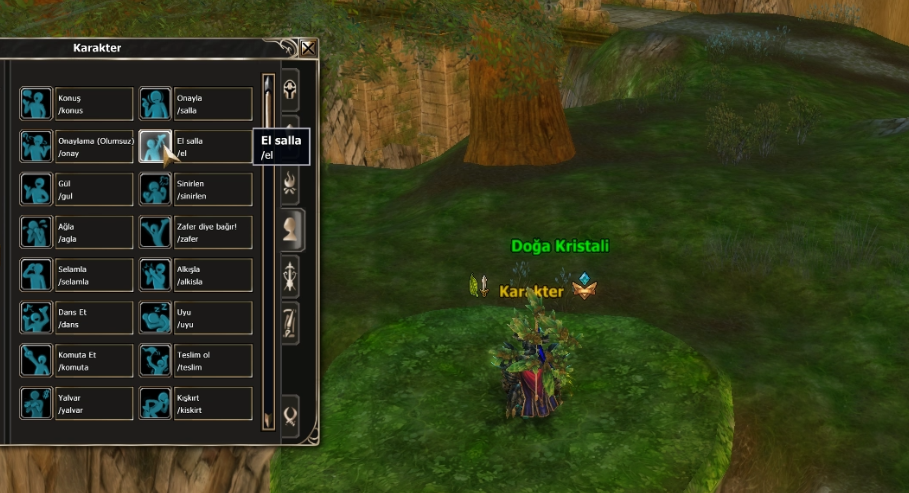This screenshot has width=909, height=493.
Task: Click the Ağla cry emote
Action: coord(36,232)
